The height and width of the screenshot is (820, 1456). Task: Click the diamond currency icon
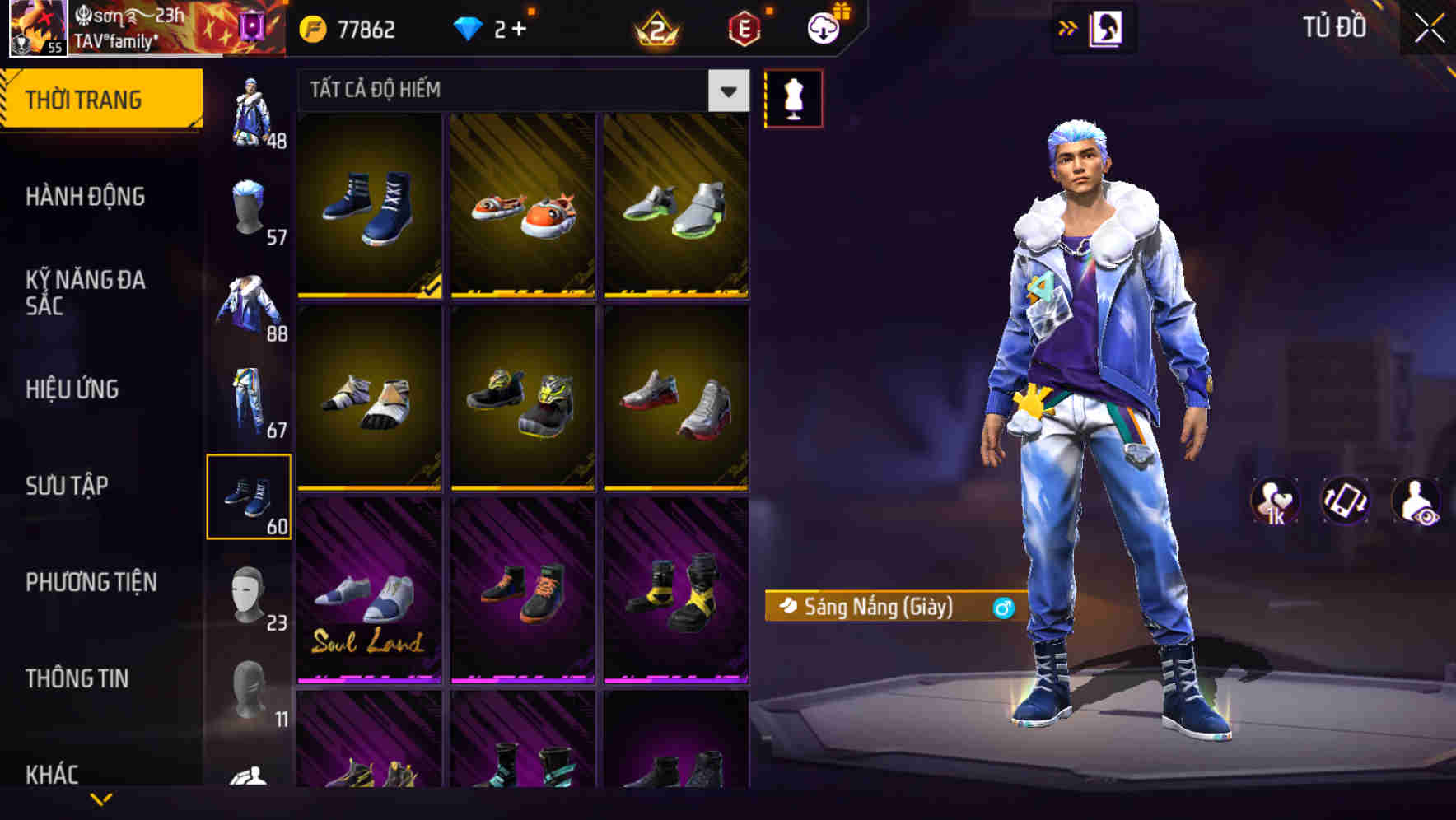point(469,28)
